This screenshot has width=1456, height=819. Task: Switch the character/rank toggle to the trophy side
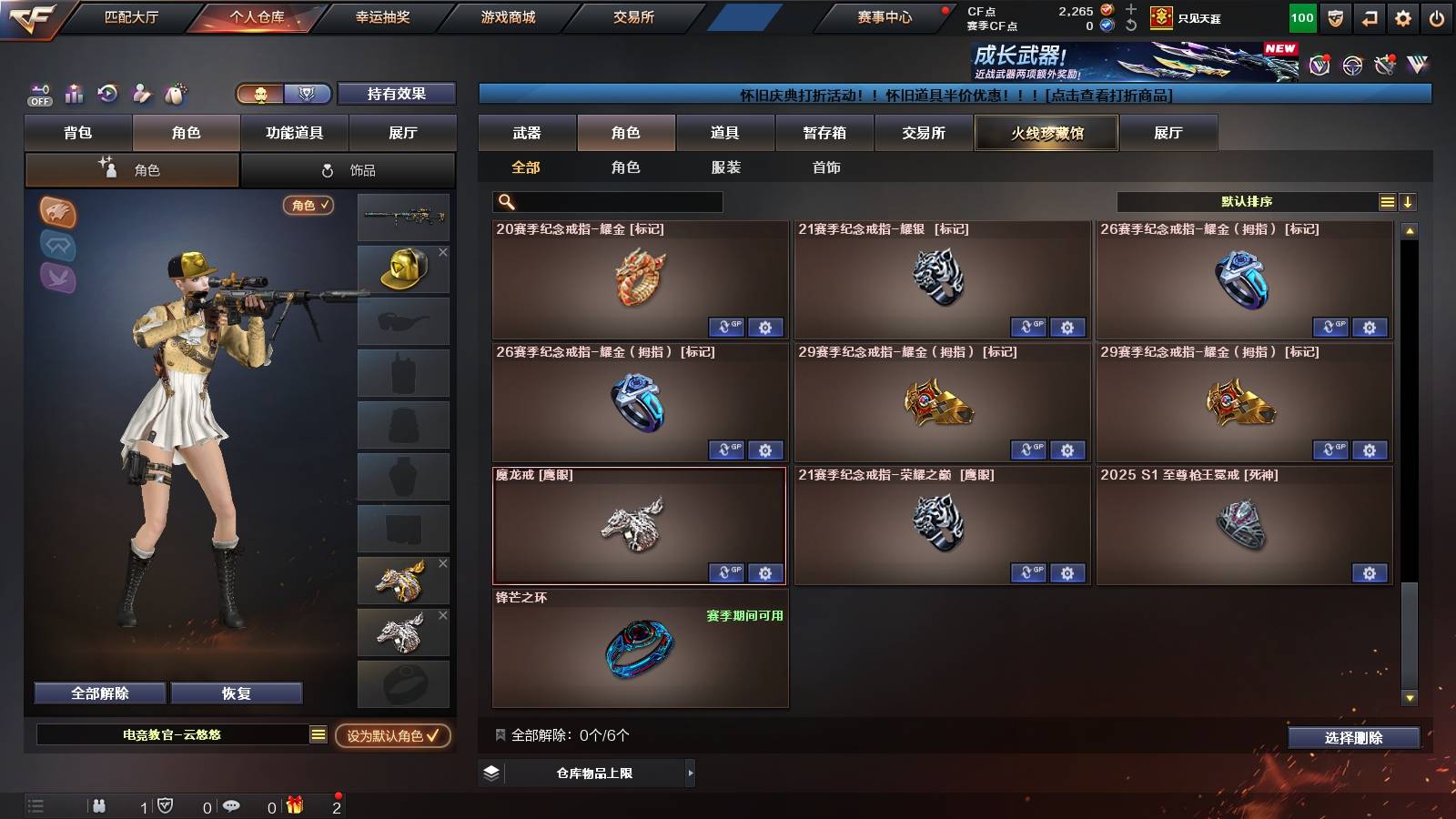click(308, 94)
